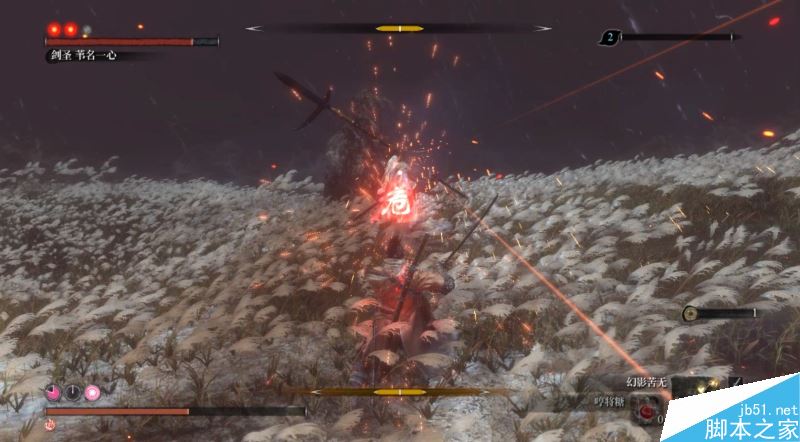Viewport: 800px width, 442px height.
Task: Click the active status buff icon
Action: pyautogui.click(x=92, y=392)
